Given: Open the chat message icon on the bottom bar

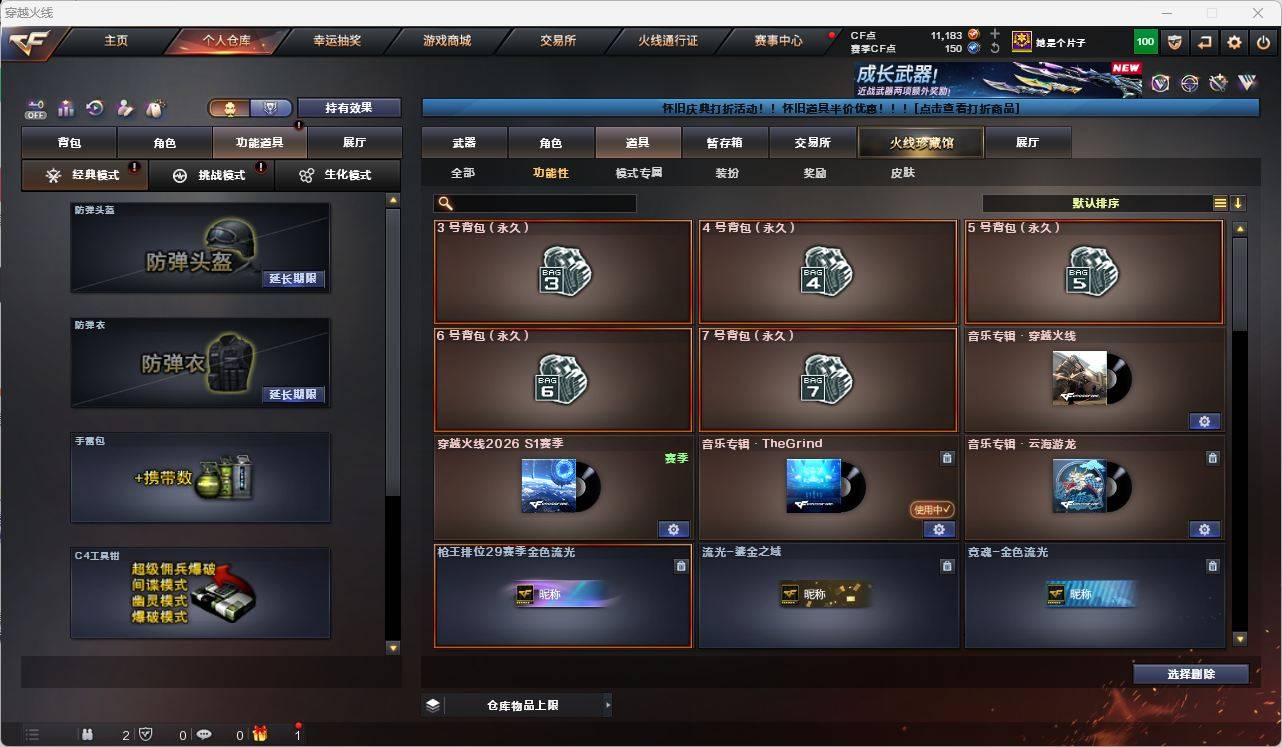Looking at the screenshot, I should click(203, 734).
